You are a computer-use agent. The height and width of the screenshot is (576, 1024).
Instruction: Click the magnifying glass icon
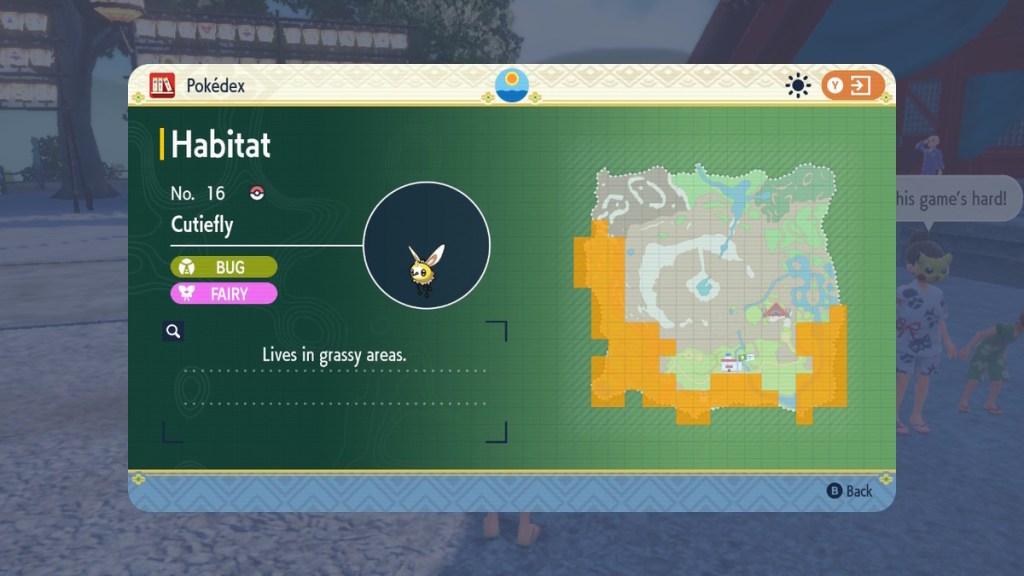point(173,331)
